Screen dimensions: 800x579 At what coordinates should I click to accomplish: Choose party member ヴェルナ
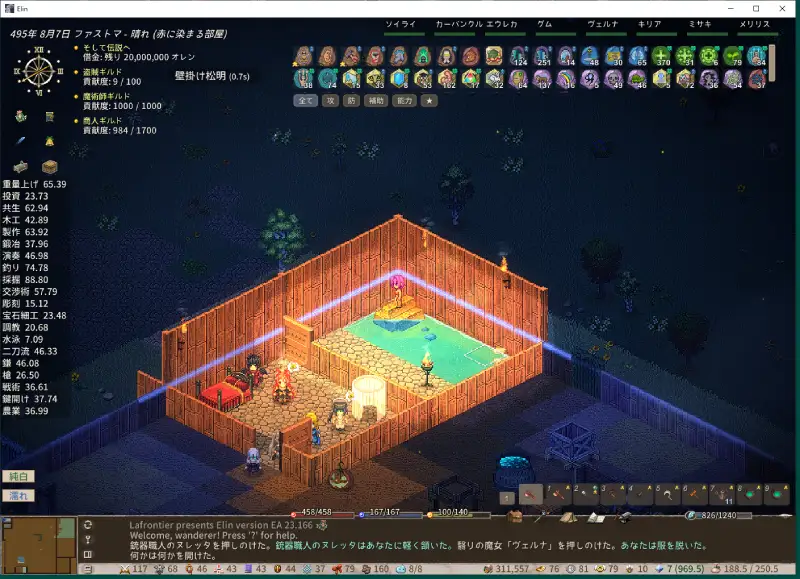click(603, 24)
